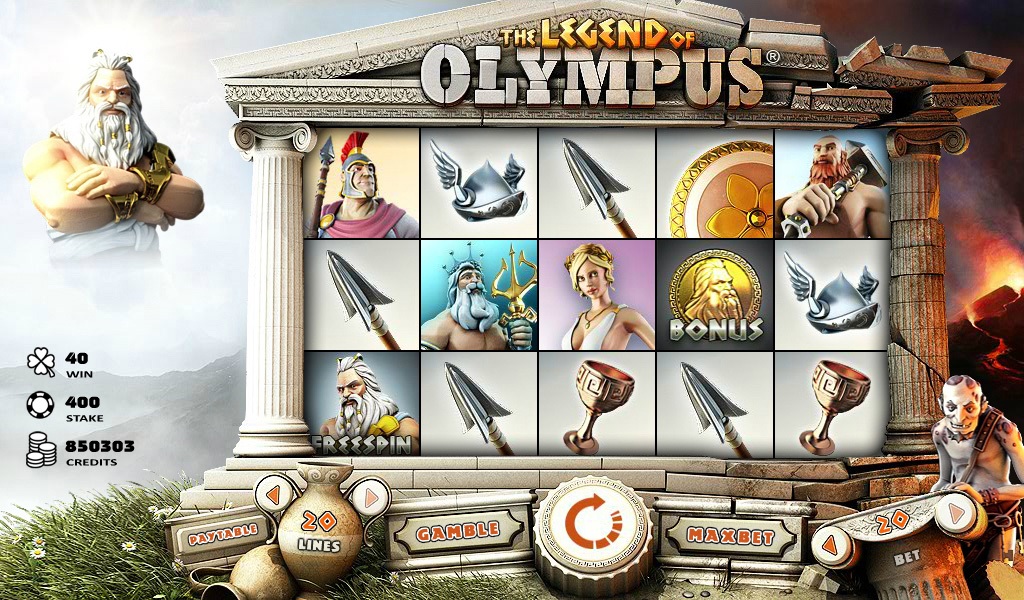Lower the bet amount
The image size is (1024, 600).
(x=832, y=547)
